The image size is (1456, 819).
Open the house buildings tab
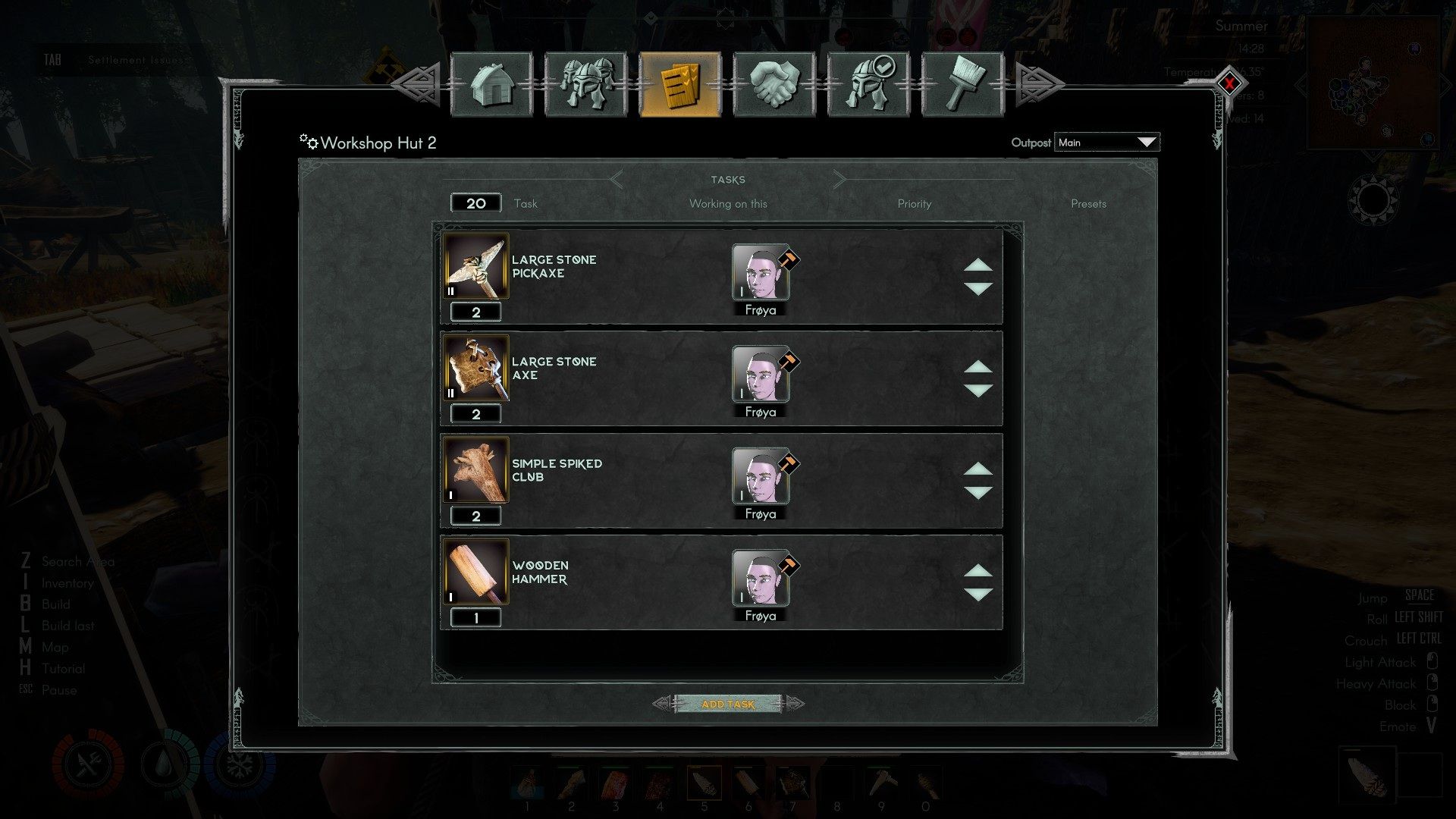491,84
